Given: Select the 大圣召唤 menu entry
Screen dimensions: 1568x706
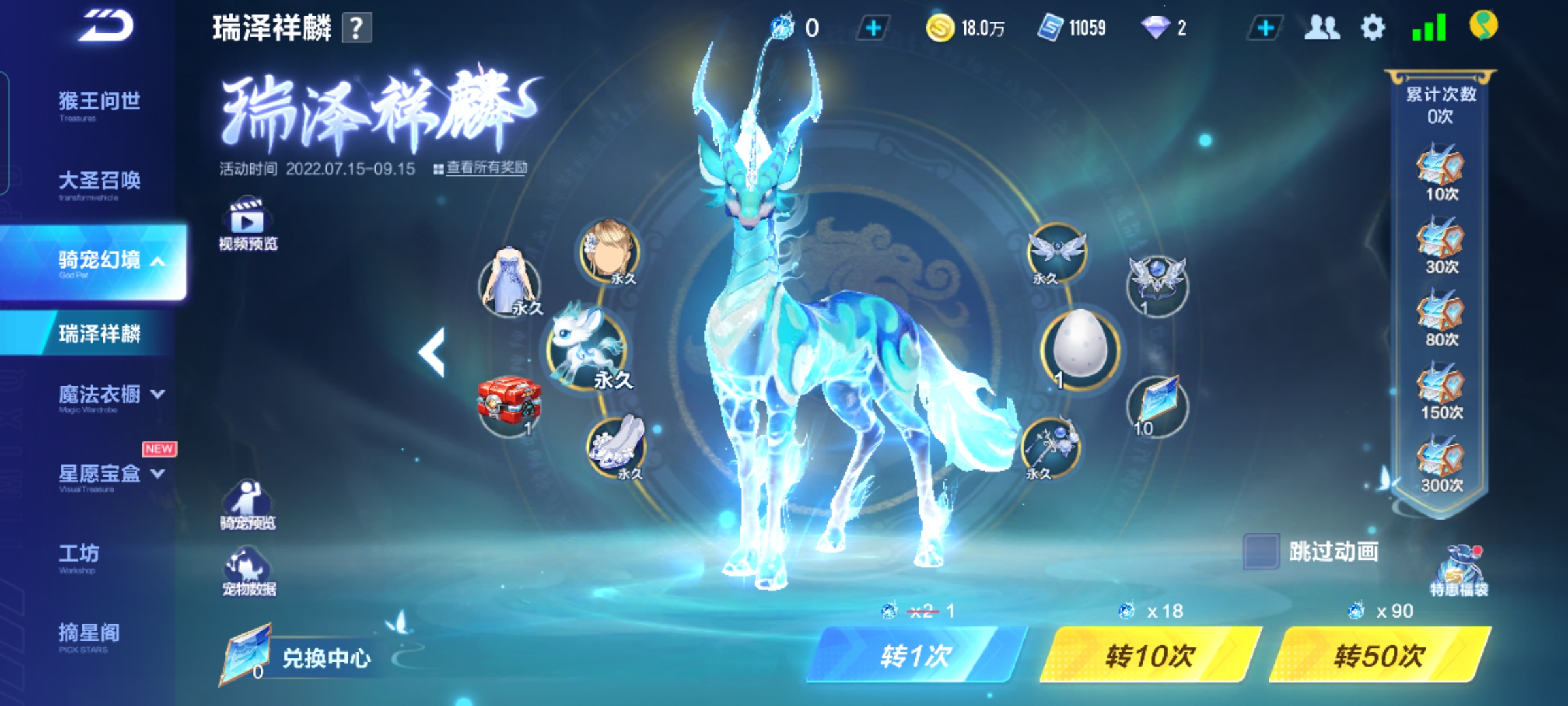Looking at the screenshot, I should (99, 182).
